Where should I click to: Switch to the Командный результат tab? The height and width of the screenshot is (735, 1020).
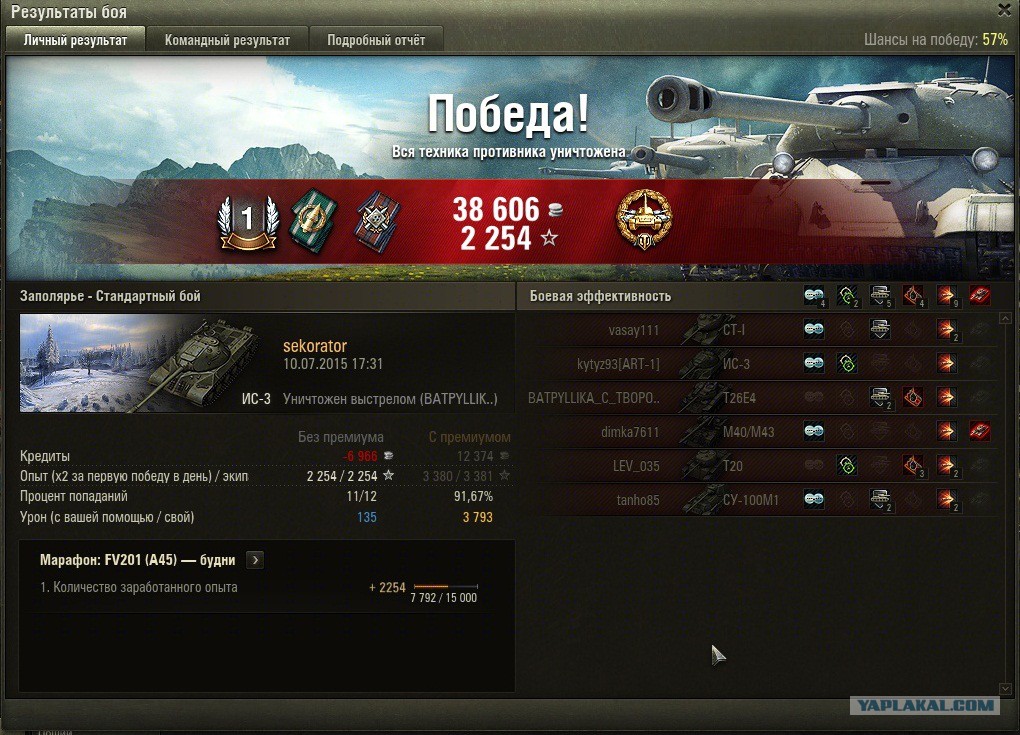(x=227, y=40)
